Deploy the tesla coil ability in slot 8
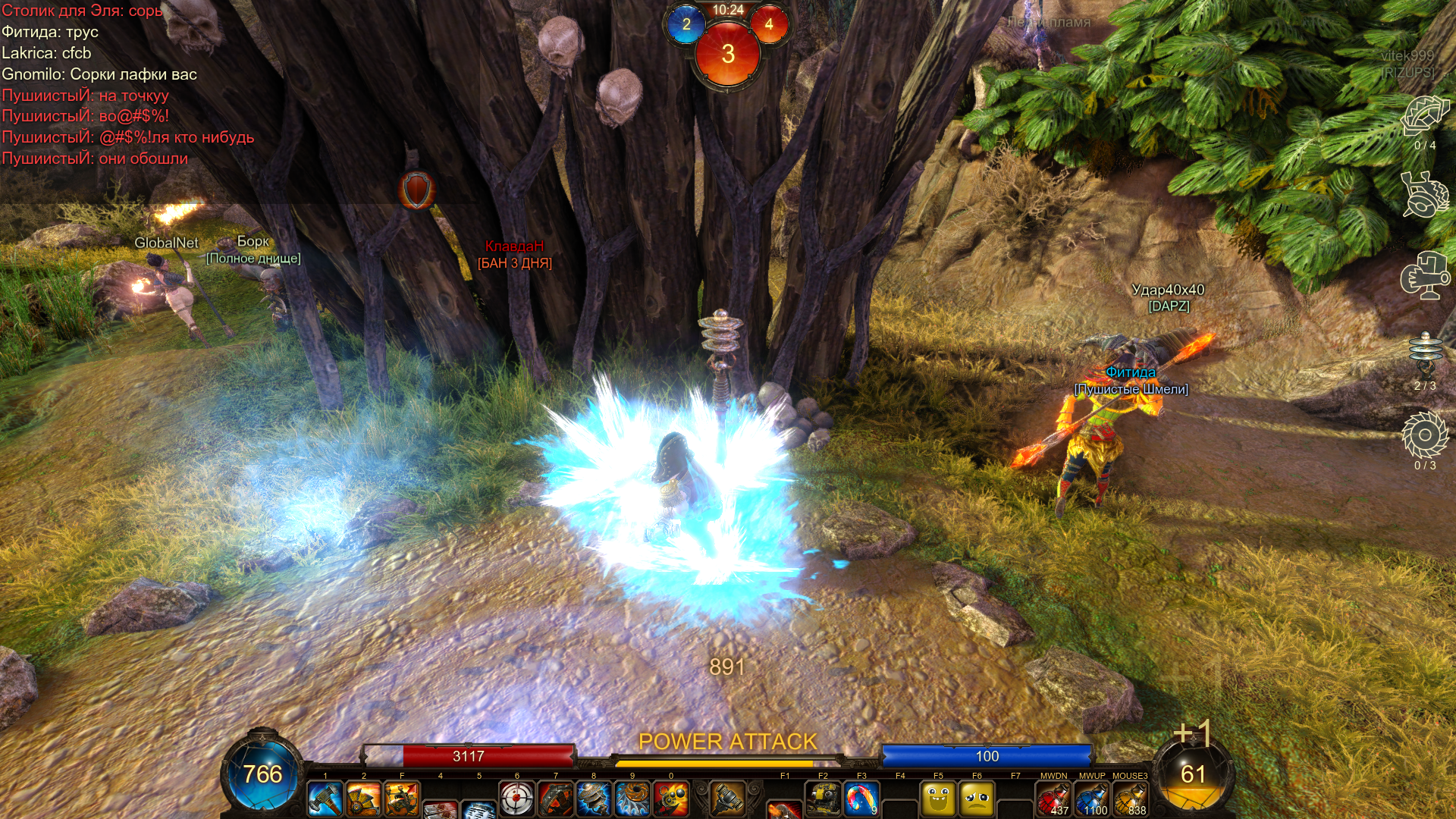The image size is (1456, 819). 594,799
